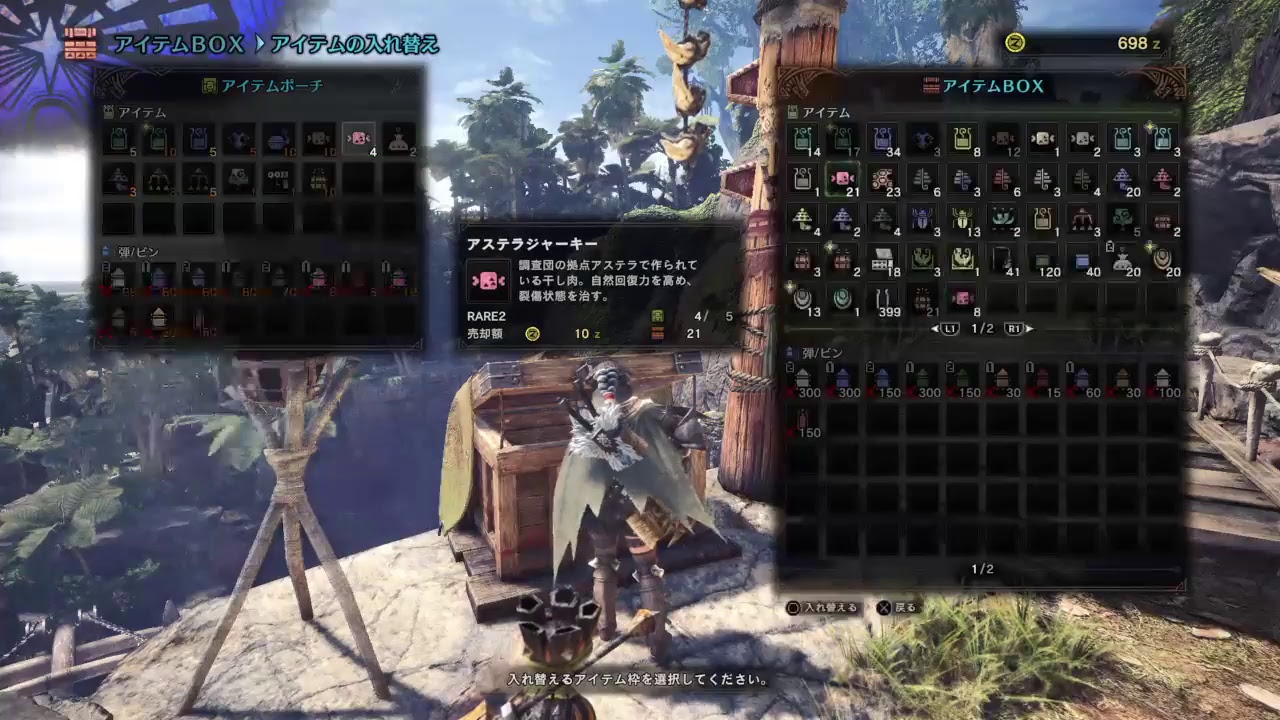
Task: Select the blue Mega Potion stack of 34
Action: [883, 140]
